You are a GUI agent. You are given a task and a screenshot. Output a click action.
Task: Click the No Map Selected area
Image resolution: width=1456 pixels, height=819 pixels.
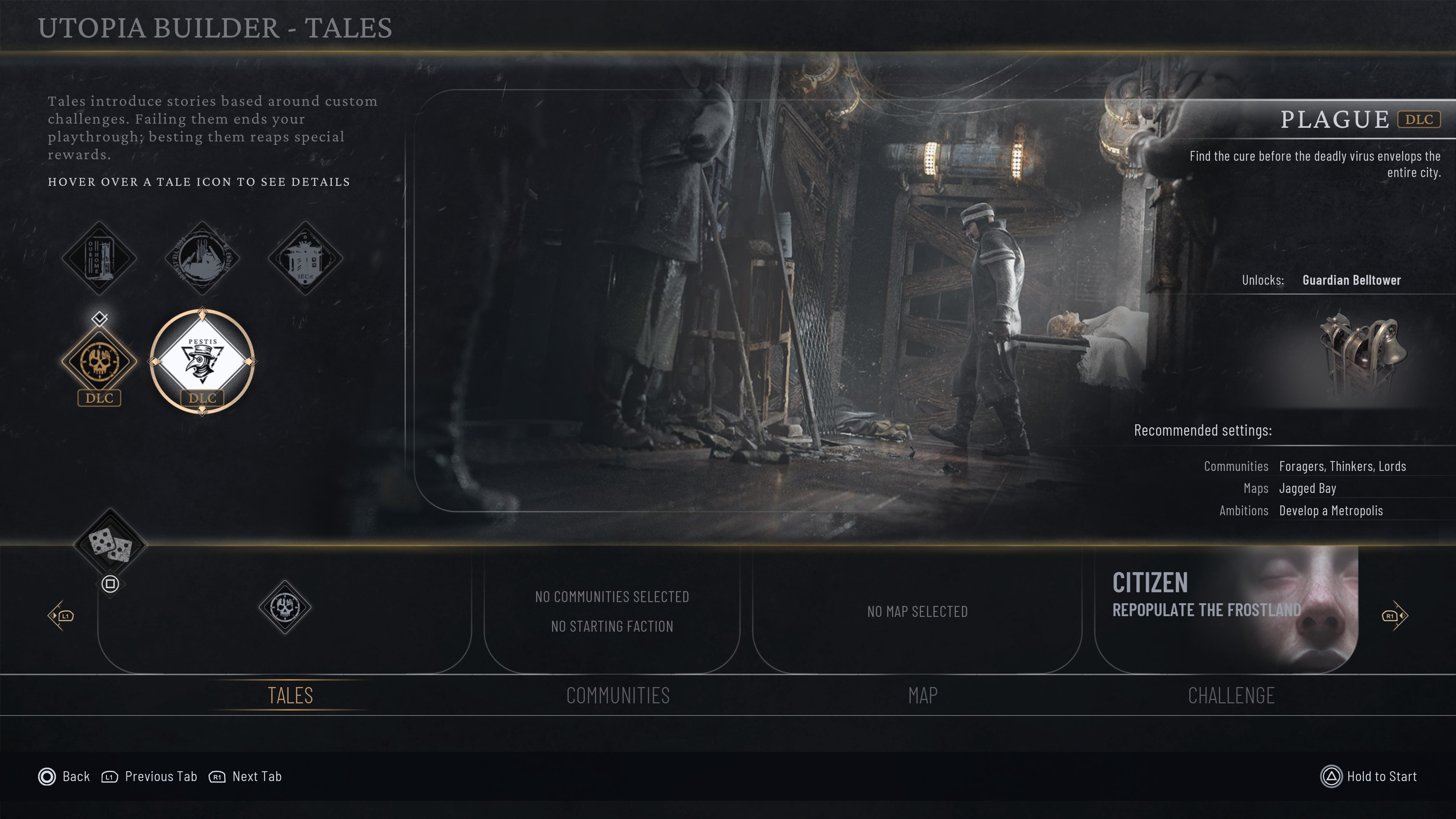[917, 611]
